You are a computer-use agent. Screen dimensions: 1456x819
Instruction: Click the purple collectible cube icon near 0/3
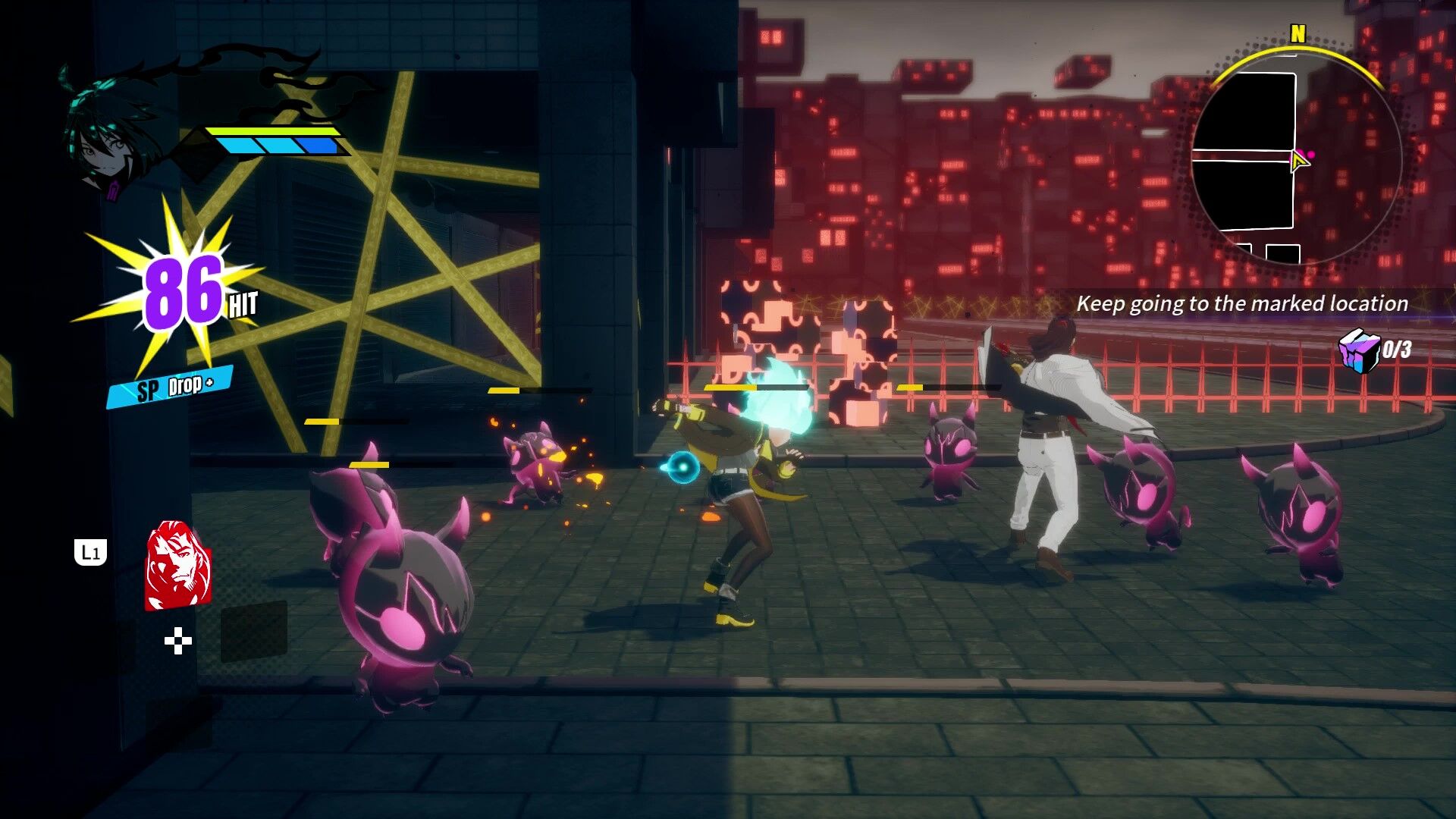[1360, 349]
